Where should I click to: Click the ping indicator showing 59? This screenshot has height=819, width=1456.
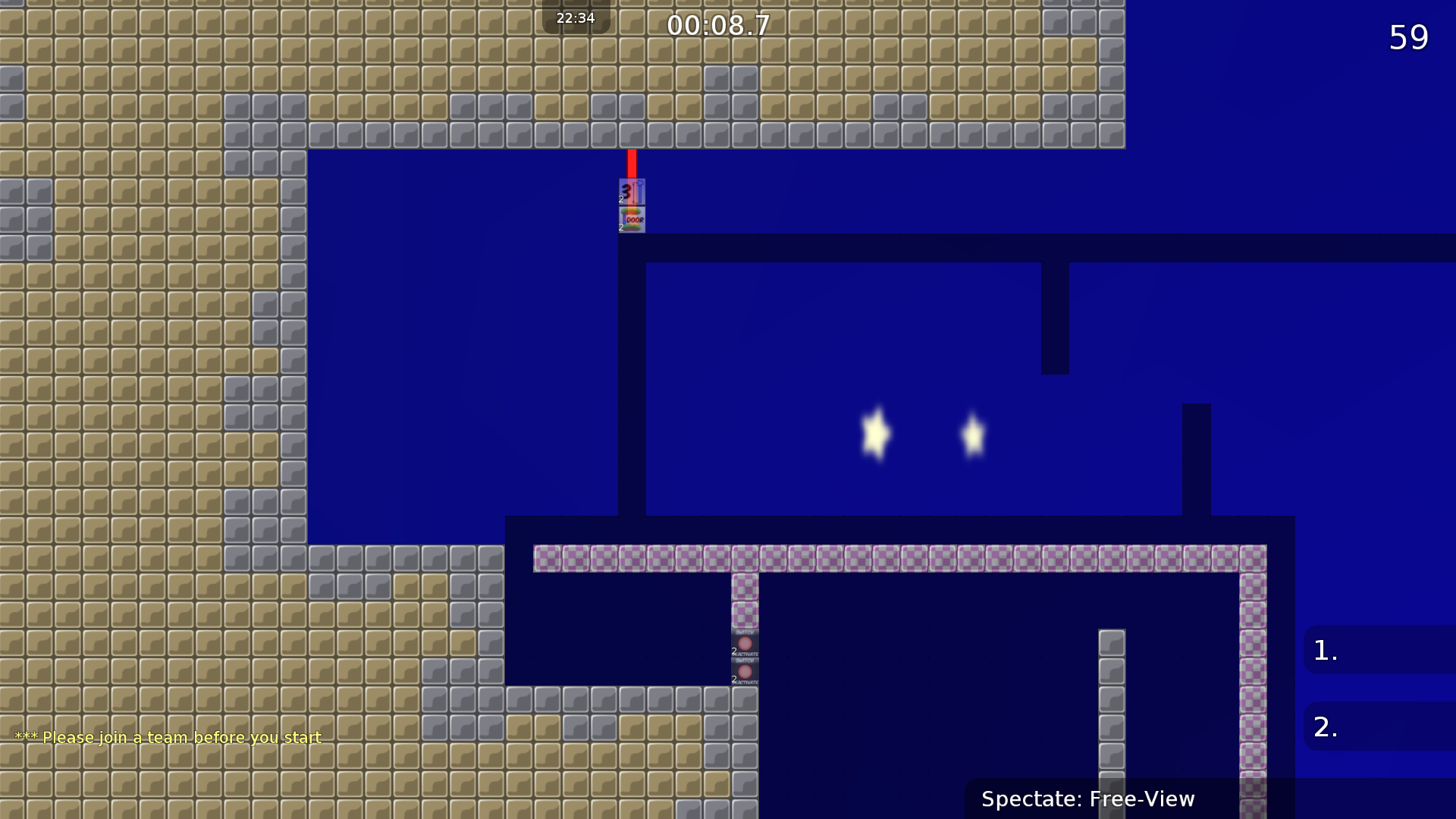pyautogui.click(x=1408, y=36)
